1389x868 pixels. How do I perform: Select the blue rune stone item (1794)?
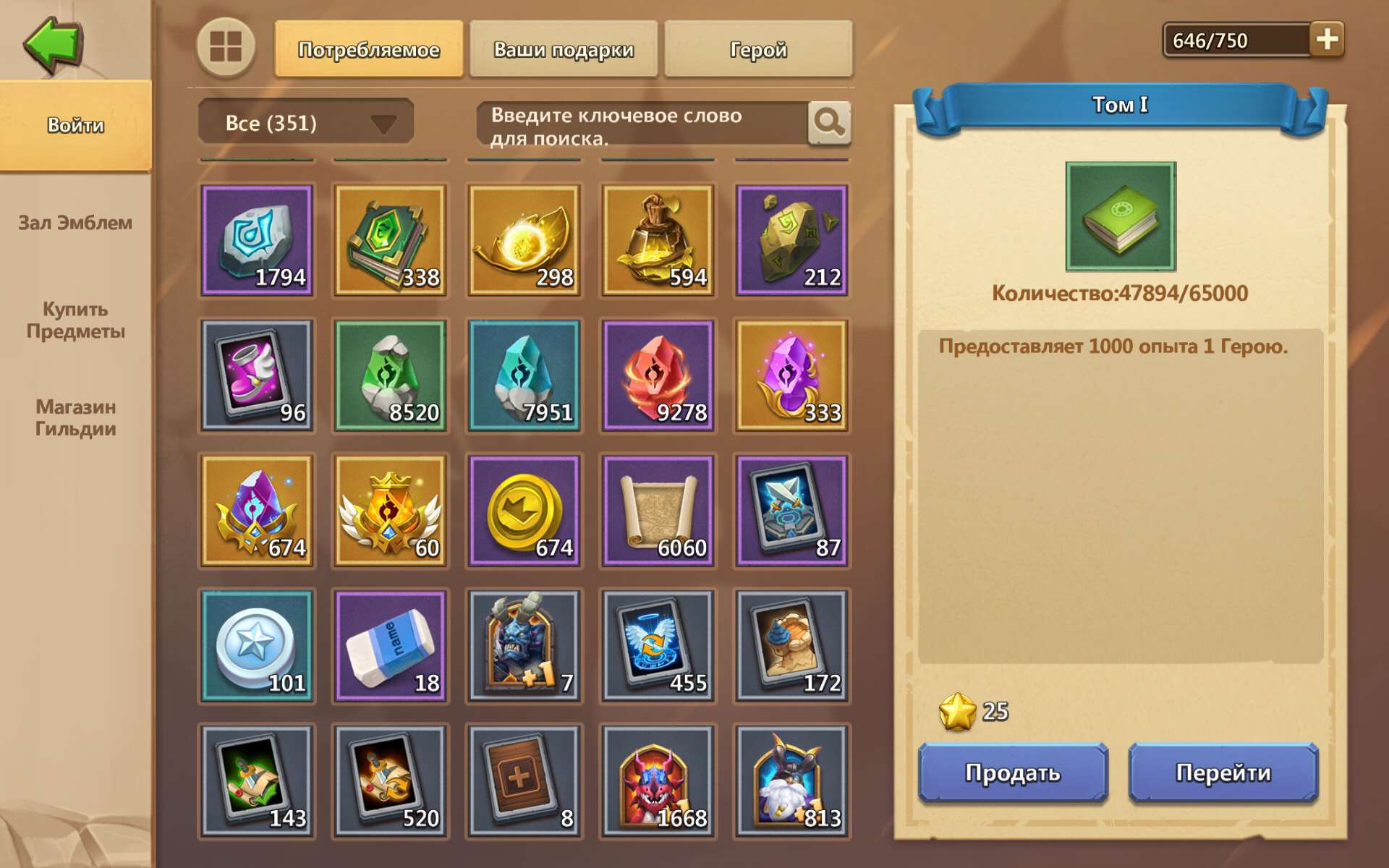(257, 239)
